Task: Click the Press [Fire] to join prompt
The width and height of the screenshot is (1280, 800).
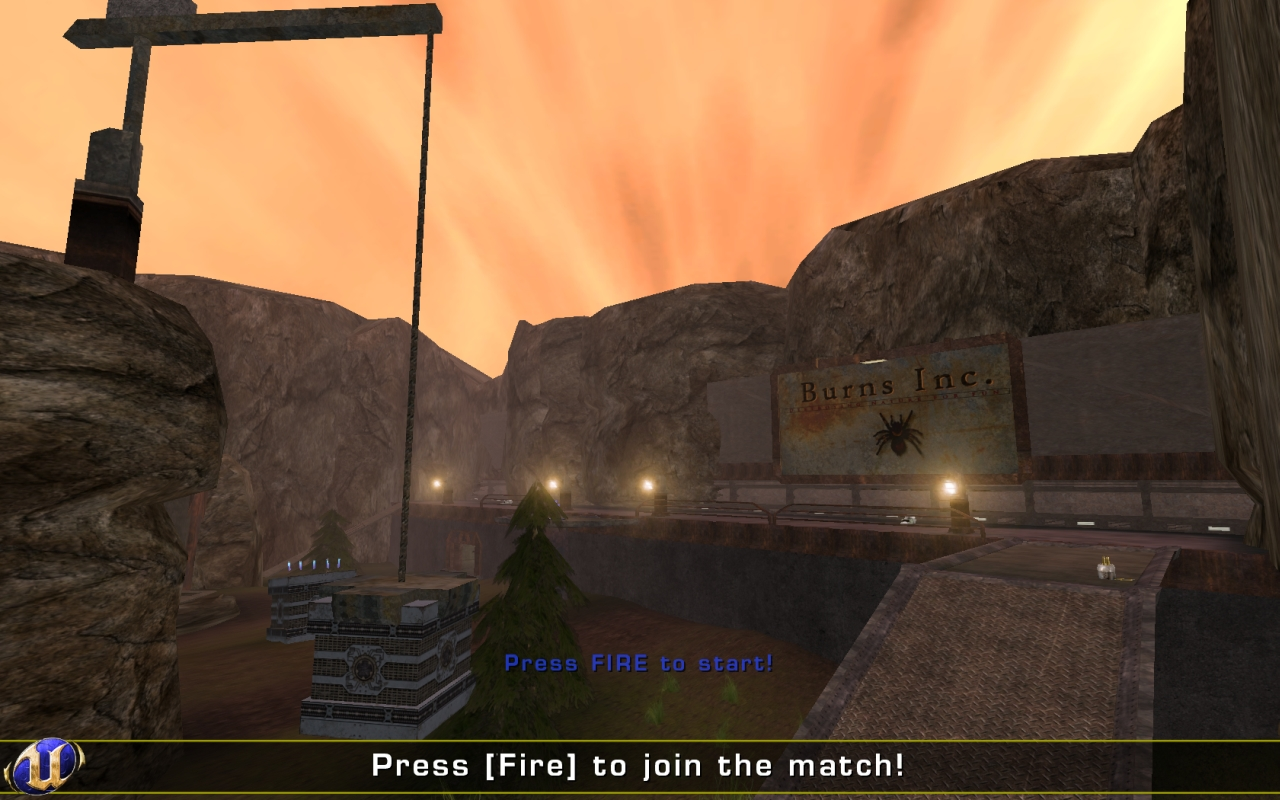Action: point(637,765)
